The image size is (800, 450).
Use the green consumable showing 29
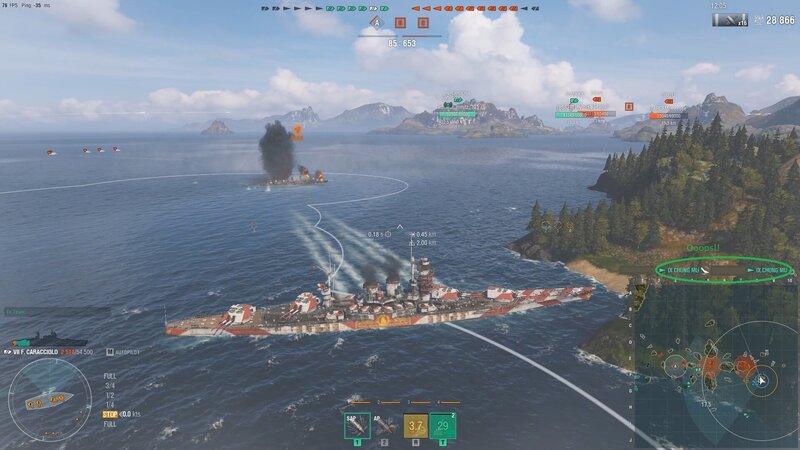point(443,426)
